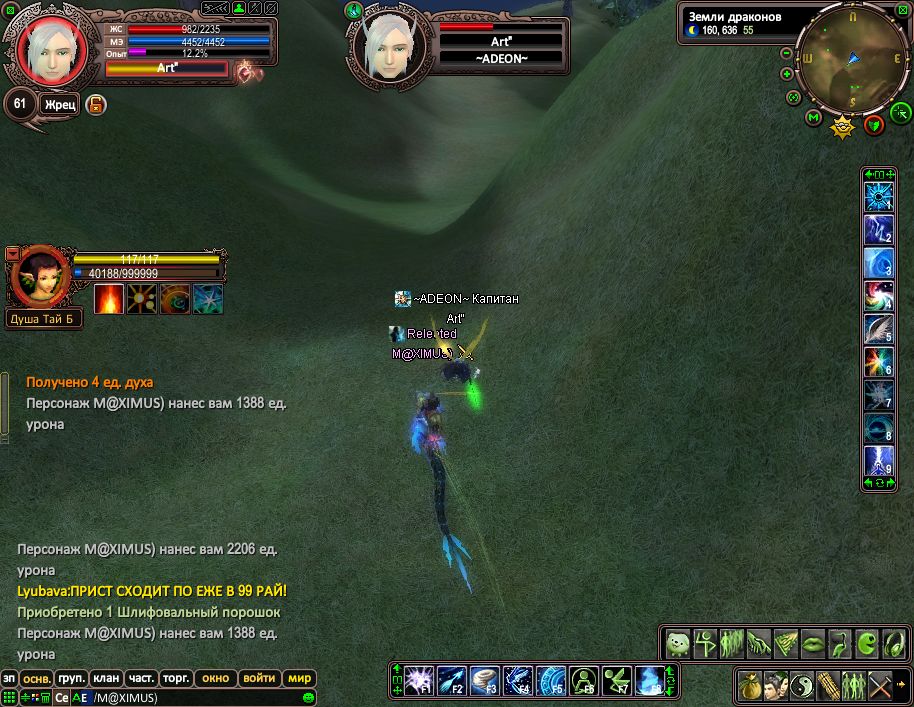Image resolution: width=914 pixels, height=707 pixels.
Task: Open the world map with the M button
Action: (x=813, y=119)
